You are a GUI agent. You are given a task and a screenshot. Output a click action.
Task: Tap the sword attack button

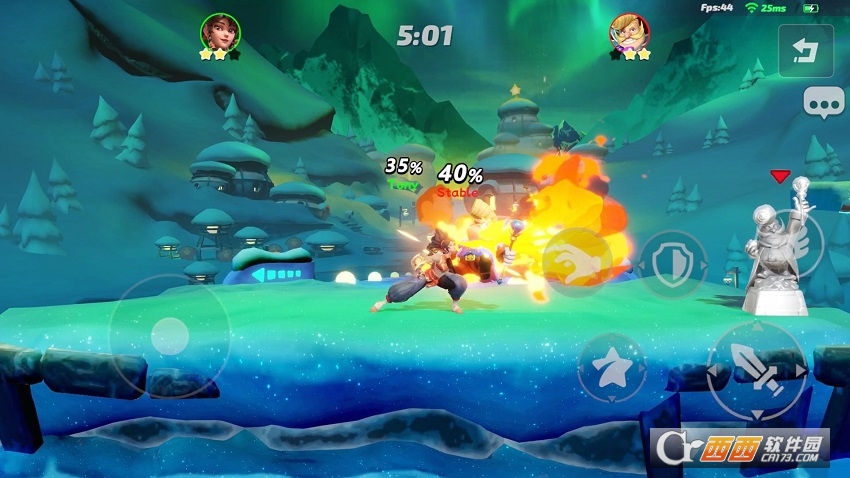coord(756,369)
